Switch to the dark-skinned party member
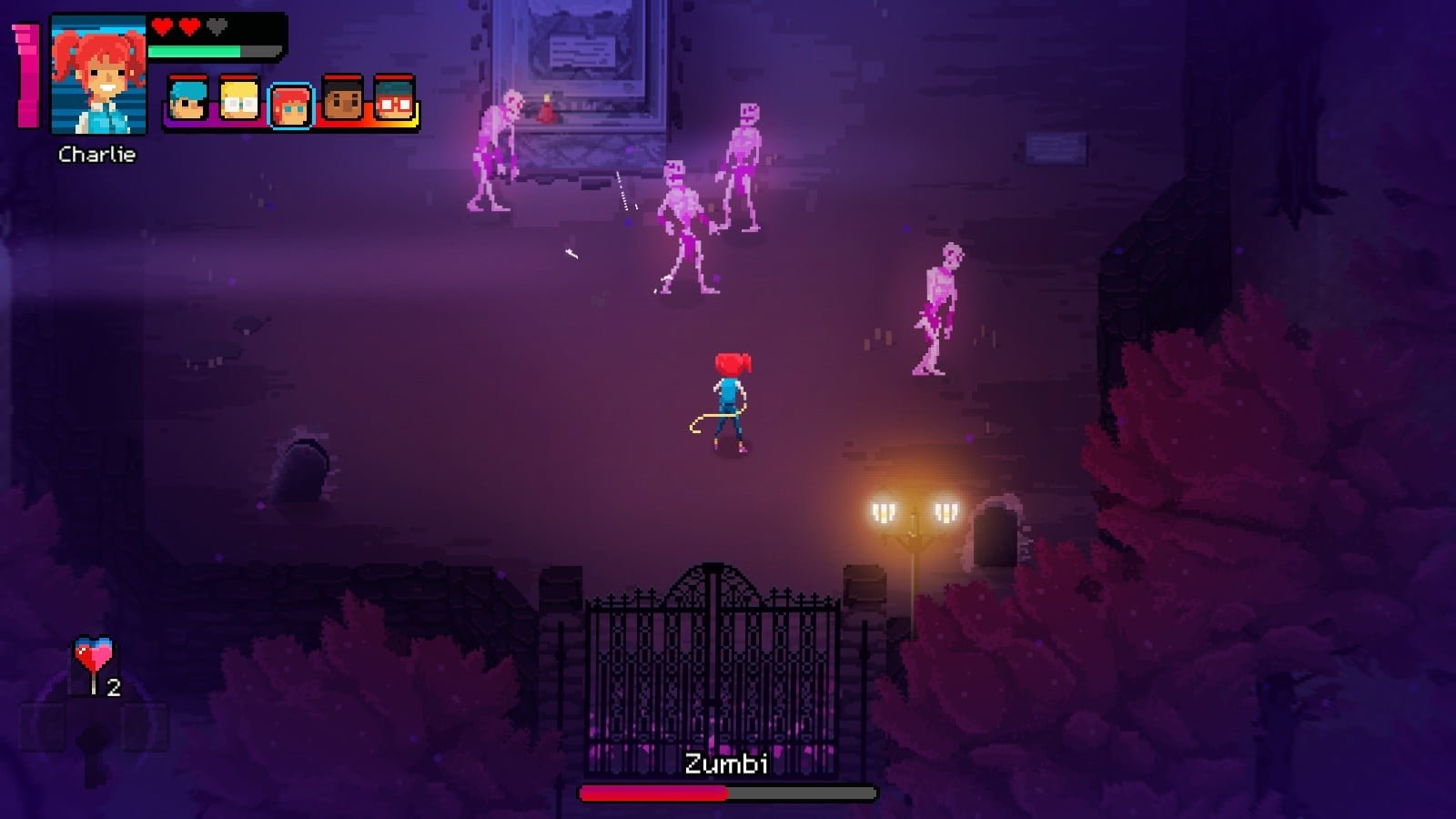Viewport: 1456px width, 819px height. 343,100
